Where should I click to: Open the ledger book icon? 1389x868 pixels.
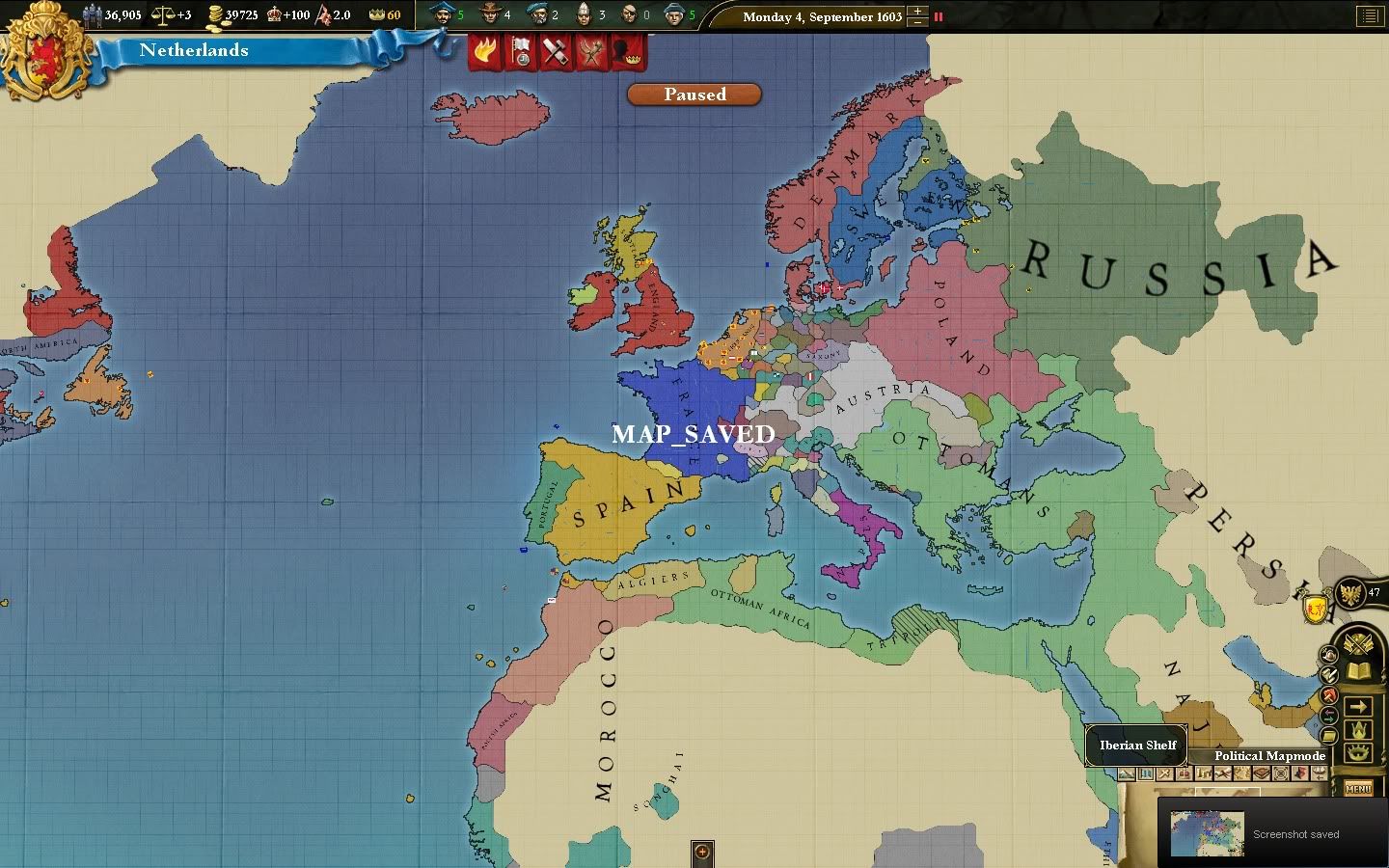click(x=1358, y=670)
